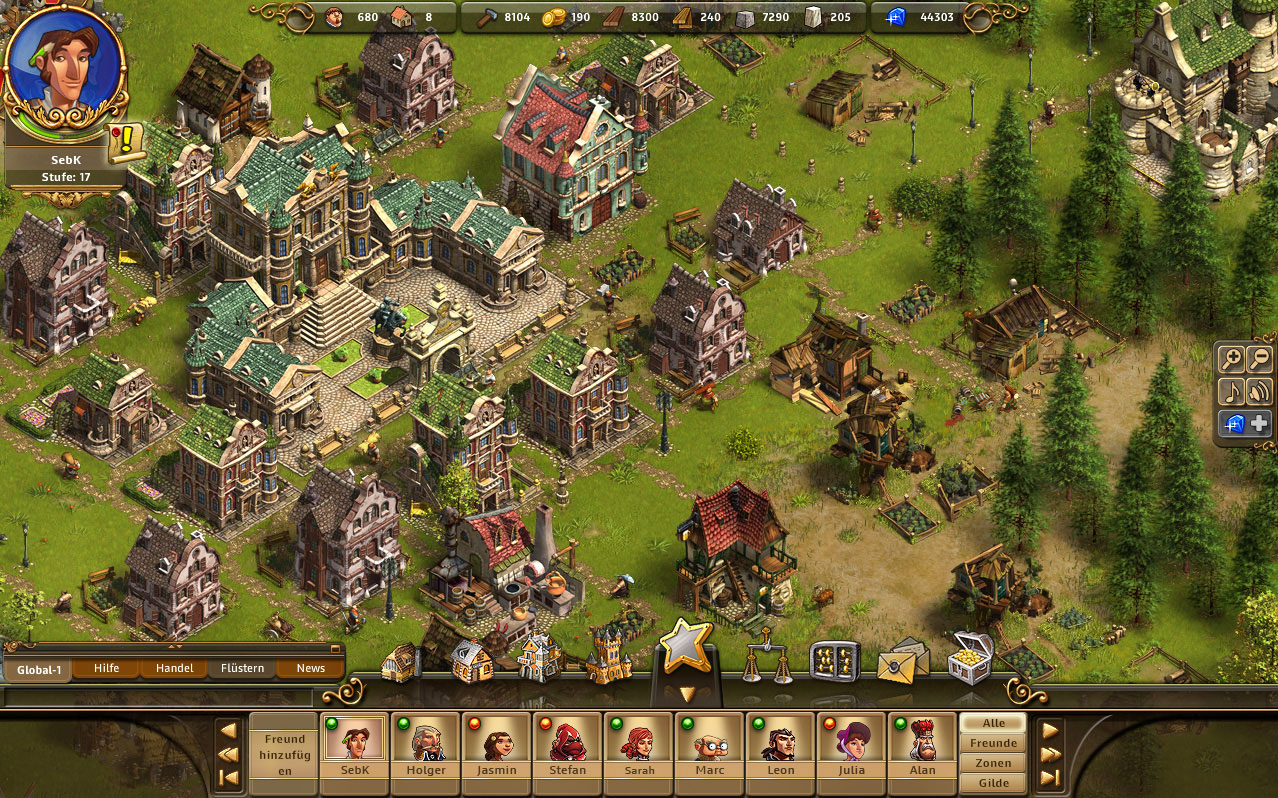Click the Freund hinzufügen button
Screen dimensions: 1278x798
[x=284, y=755]
